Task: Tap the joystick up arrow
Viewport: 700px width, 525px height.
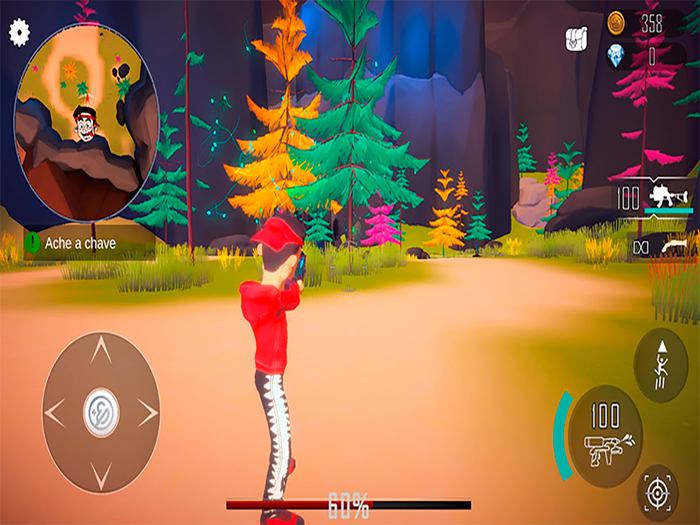Action: pyautogui.click(x=101, y=349)
